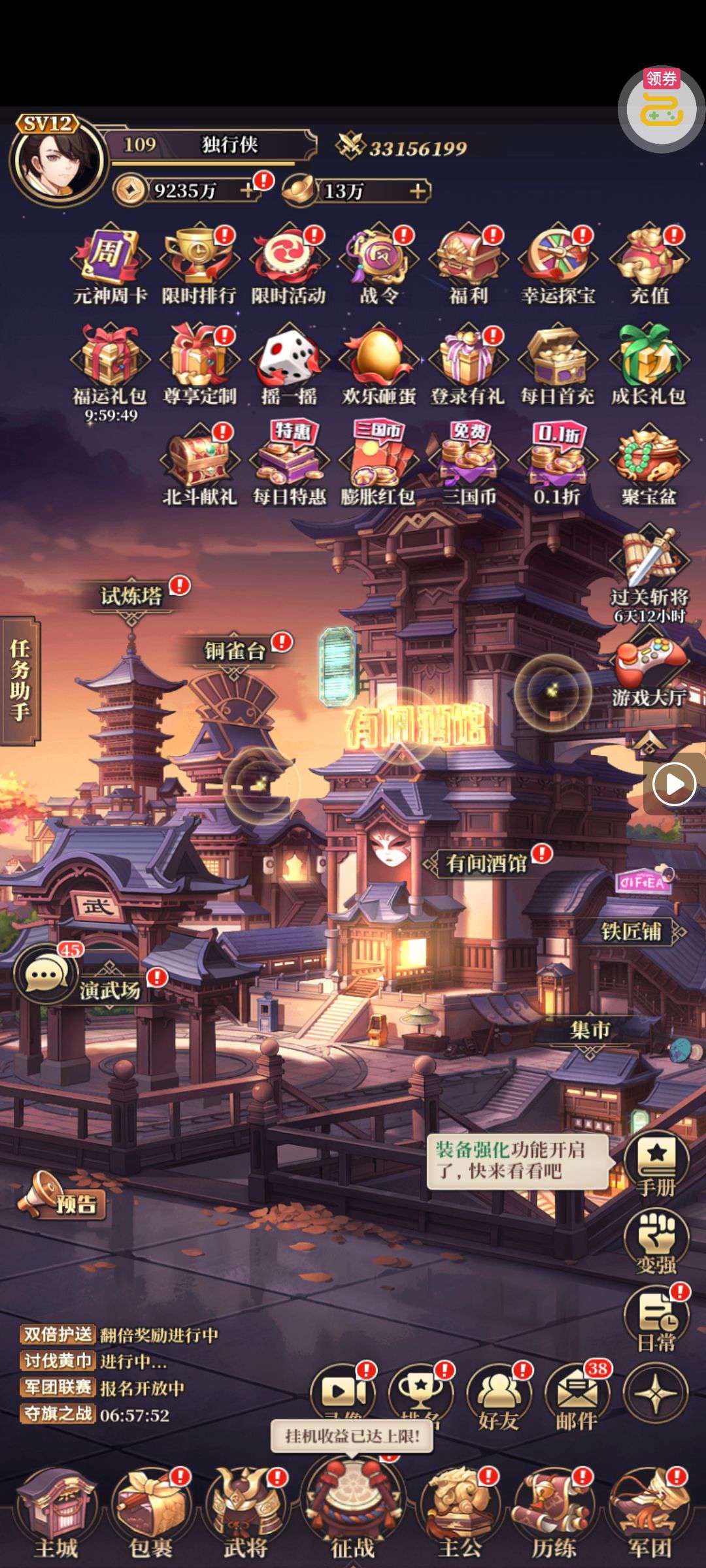Open the 包裹 inventory bag

151,1509
